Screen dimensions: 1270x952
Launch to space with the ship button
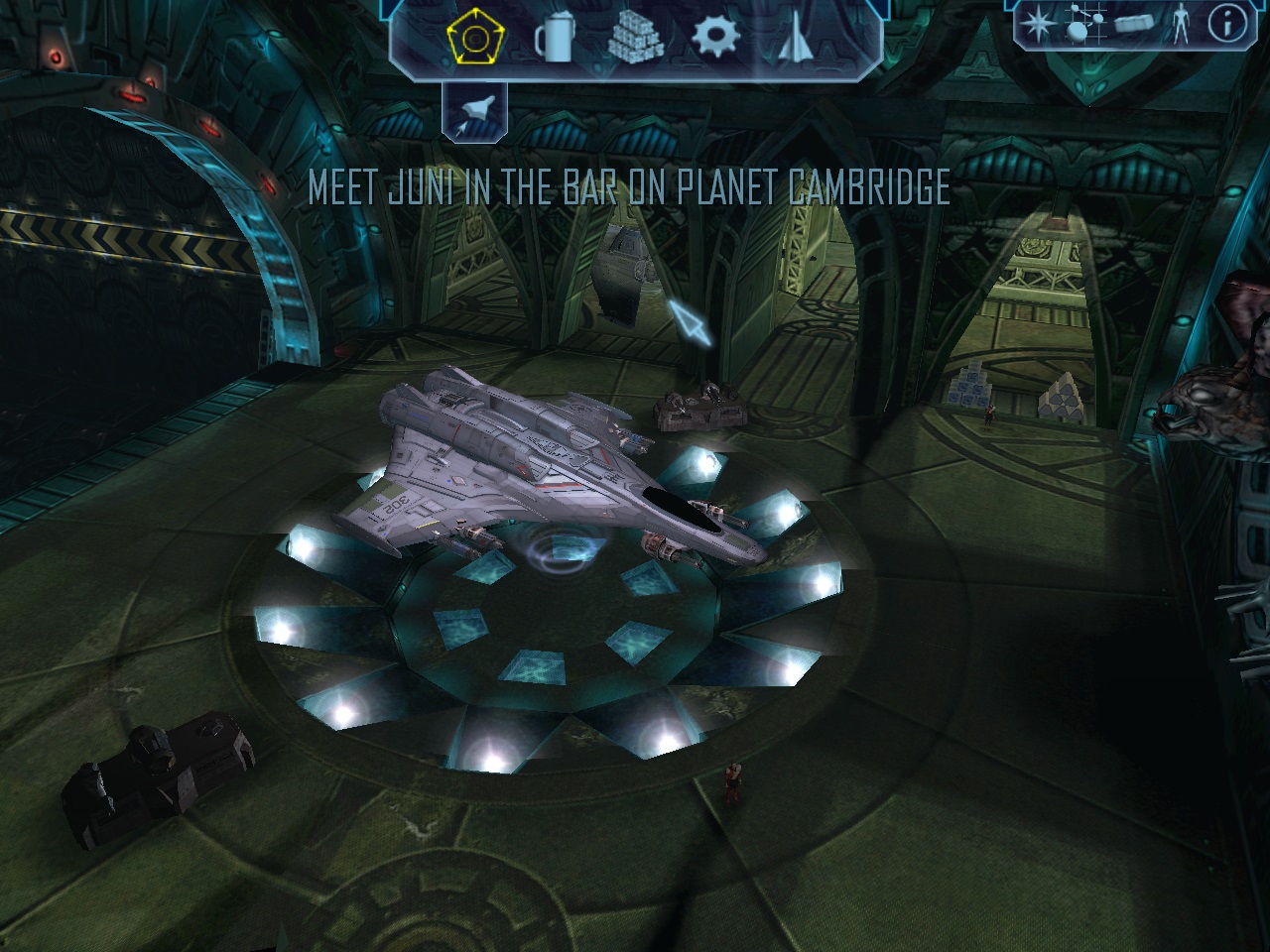tap(473, 110)
